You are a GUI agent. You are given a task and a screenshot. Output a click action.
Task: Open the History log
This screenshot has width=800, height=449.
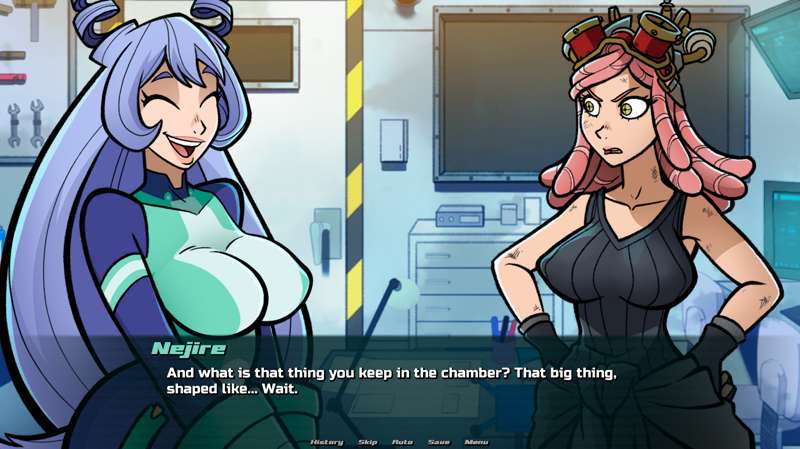[x=327, y=441]
